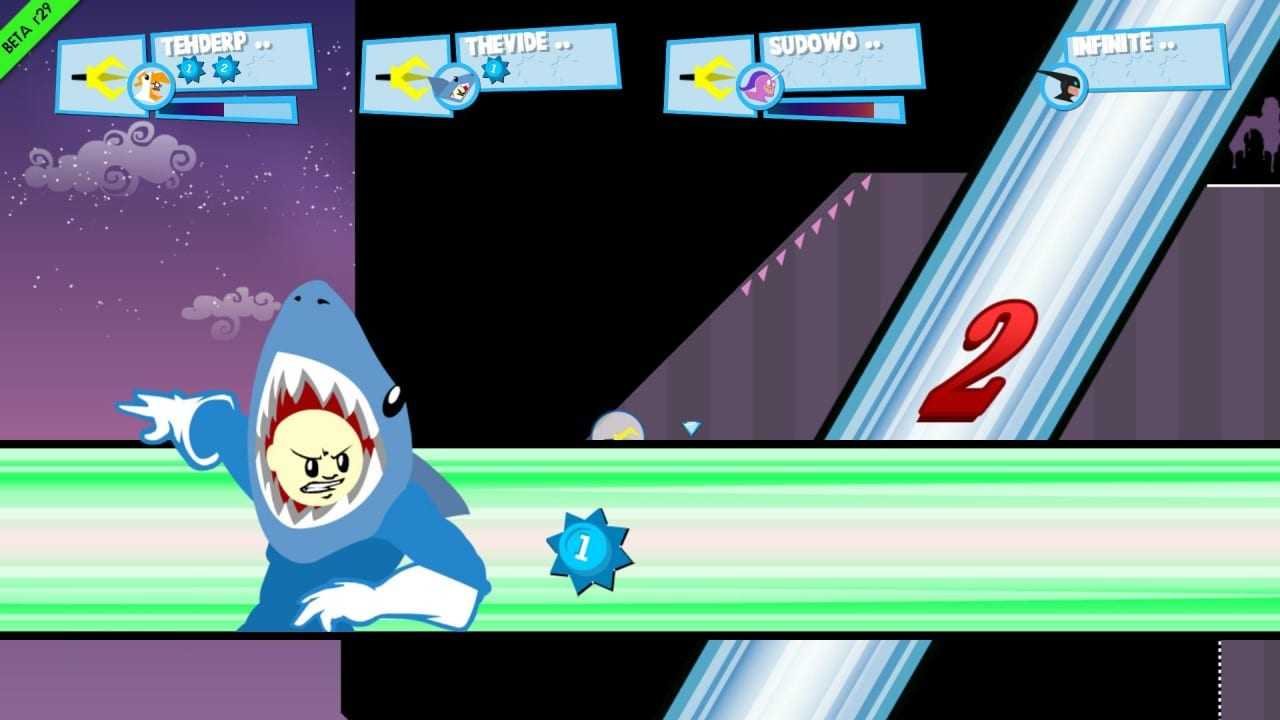
Task: Click TEHDERP's goose character portrait
Action: coord(150,85)
